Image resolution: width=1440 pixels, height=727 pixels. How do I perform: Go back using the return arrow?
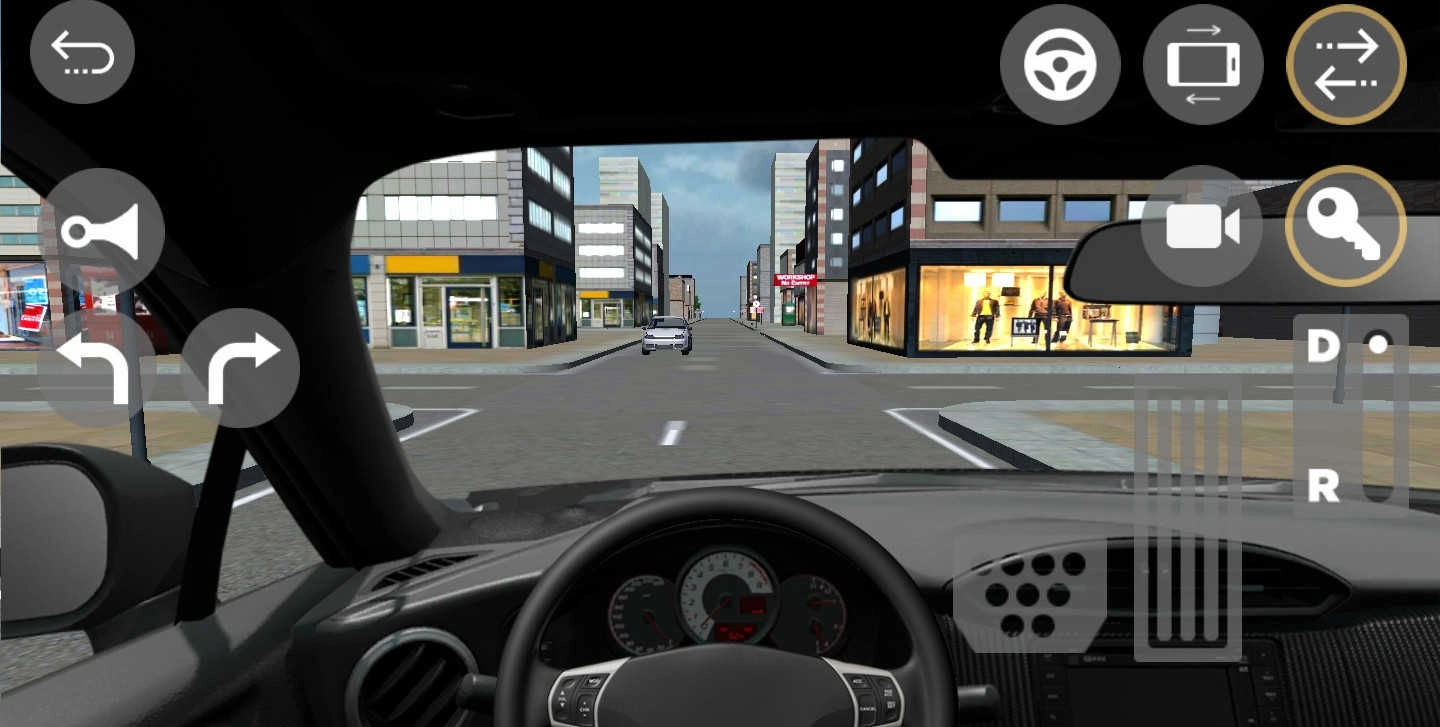click(82, 52)
